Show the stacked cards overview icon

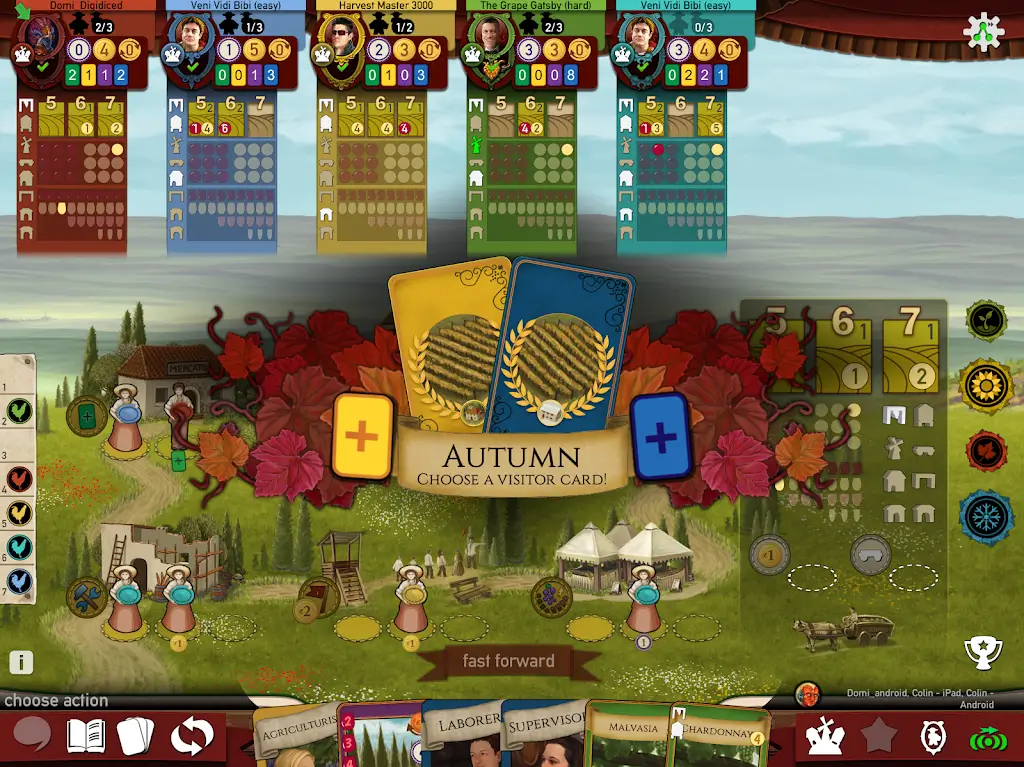(x=136, y=736)
